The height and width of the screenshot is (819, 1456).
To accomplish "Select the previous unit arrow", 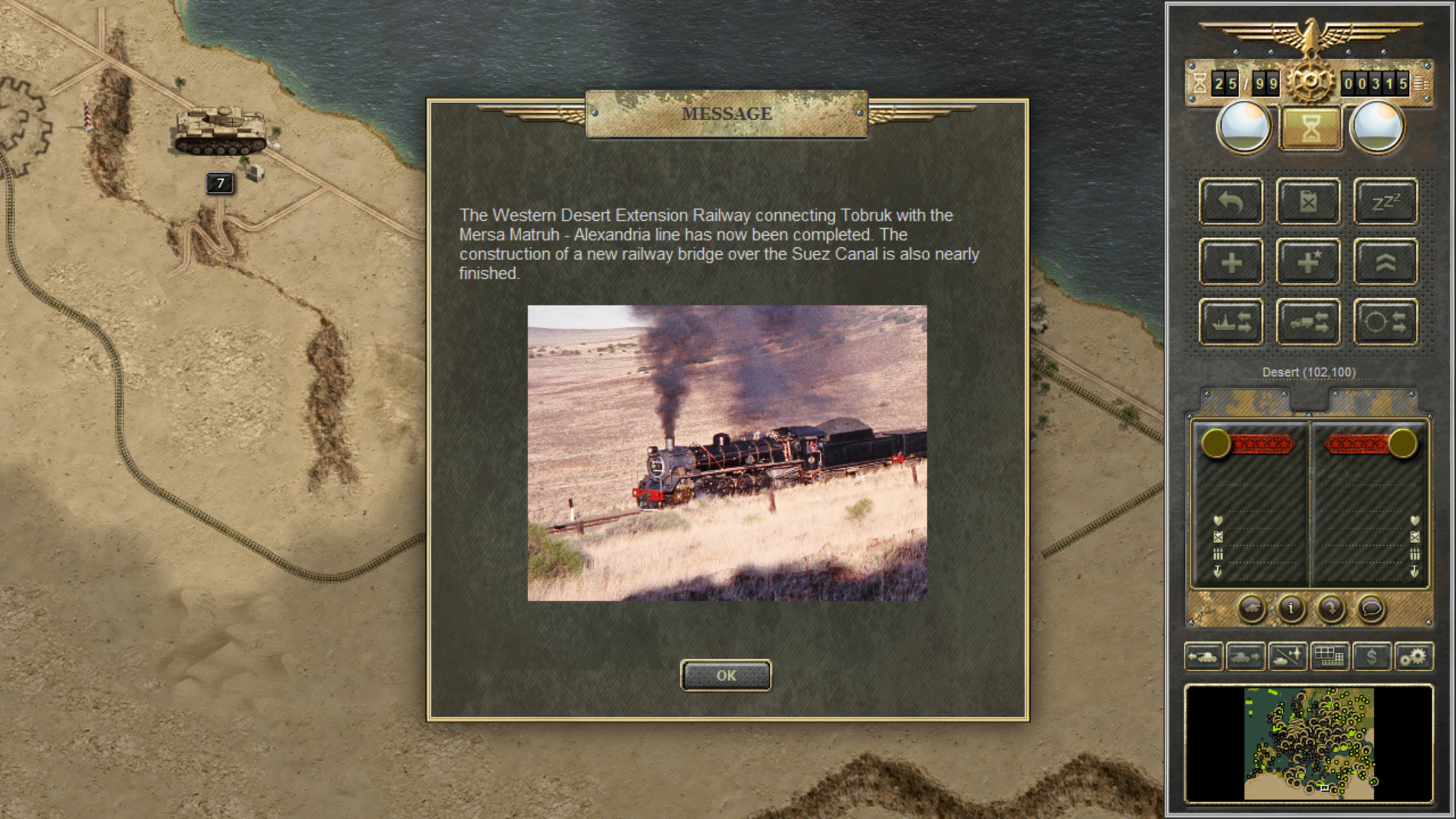I will (x=1203, y=657).
